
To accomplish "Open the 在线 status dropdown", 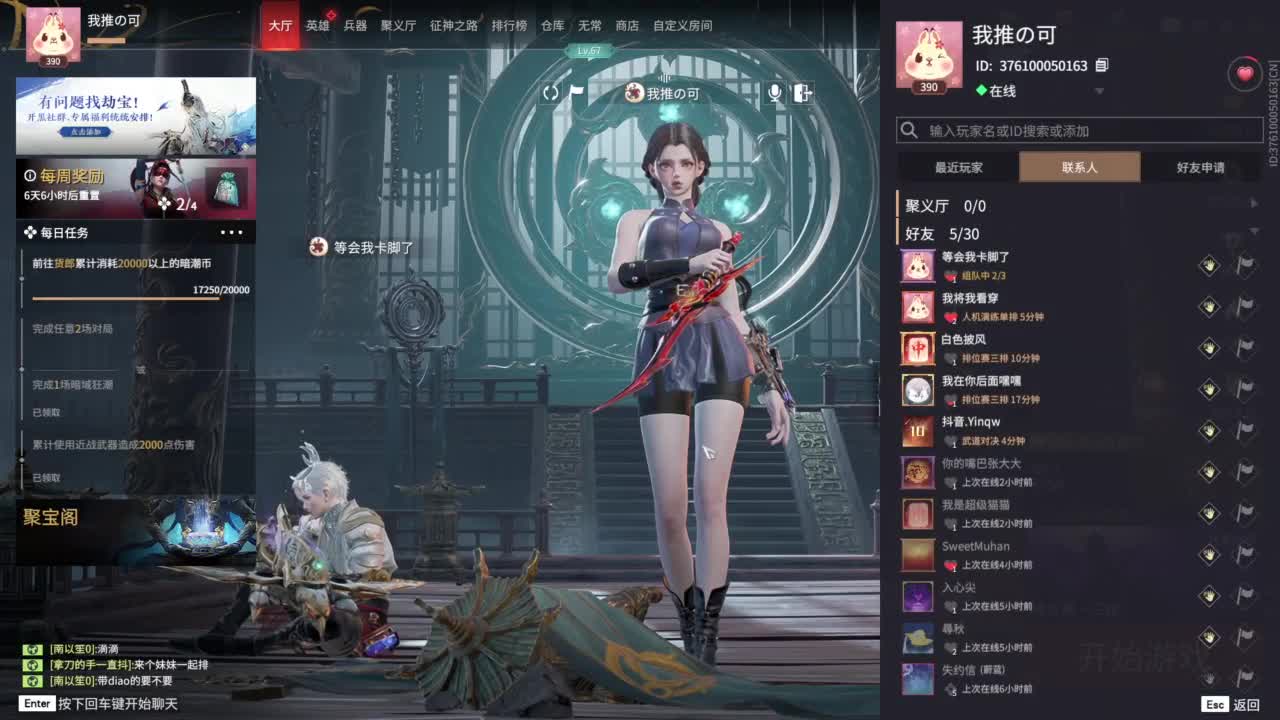I will coord(1099,90).
